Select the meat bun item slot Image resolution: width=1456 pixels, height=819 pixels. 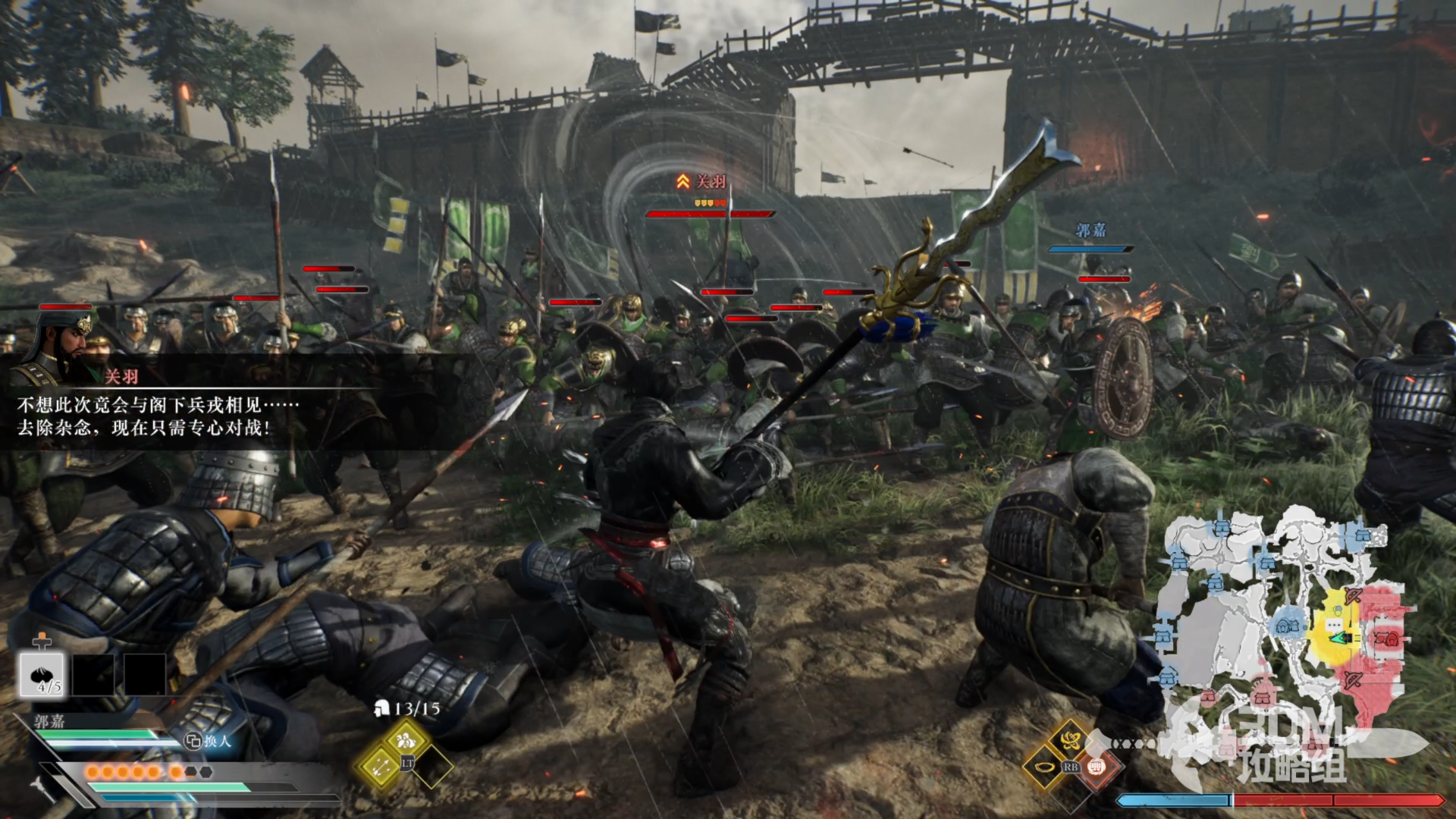pyautogui.click(x=42, y=674)
